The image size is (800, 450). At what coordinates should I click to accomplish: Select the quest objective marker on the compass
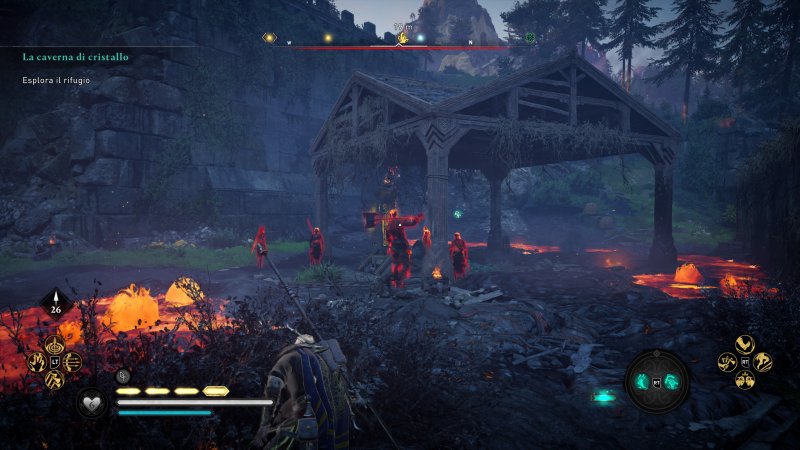403,38
